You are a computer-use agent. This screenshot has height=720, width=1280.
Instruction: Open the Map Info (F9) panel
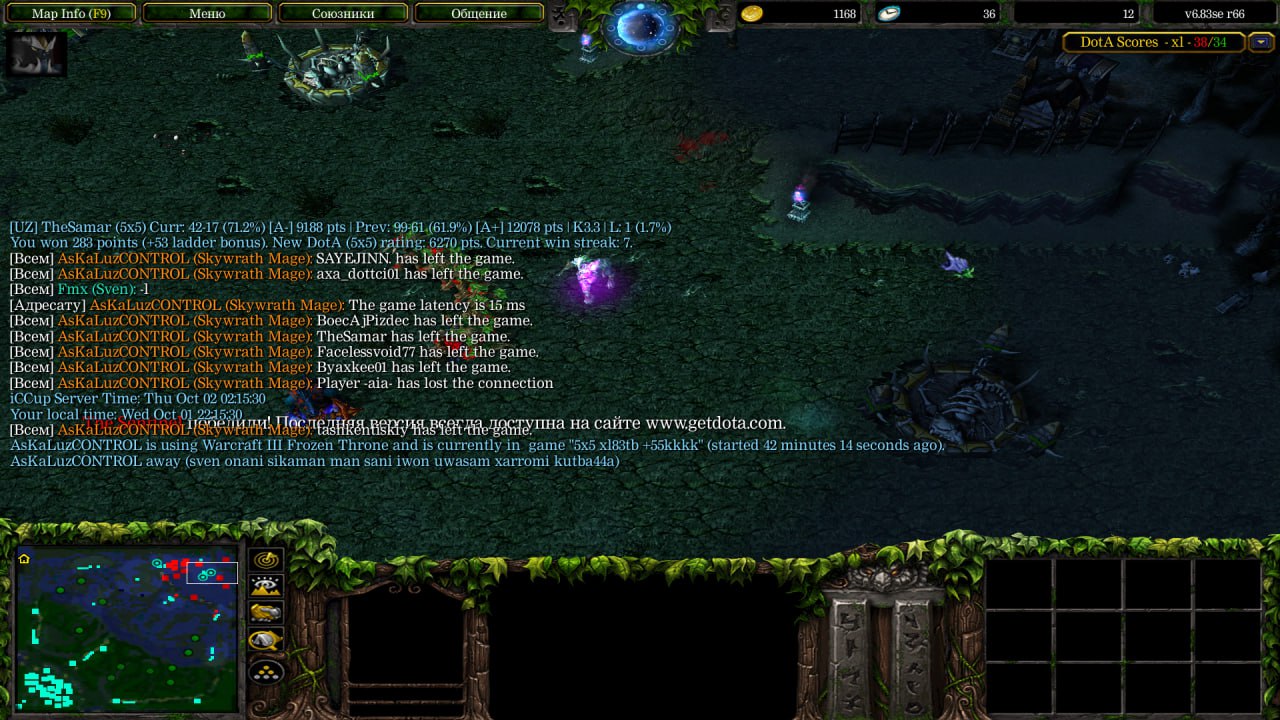(x=71, y=14)
